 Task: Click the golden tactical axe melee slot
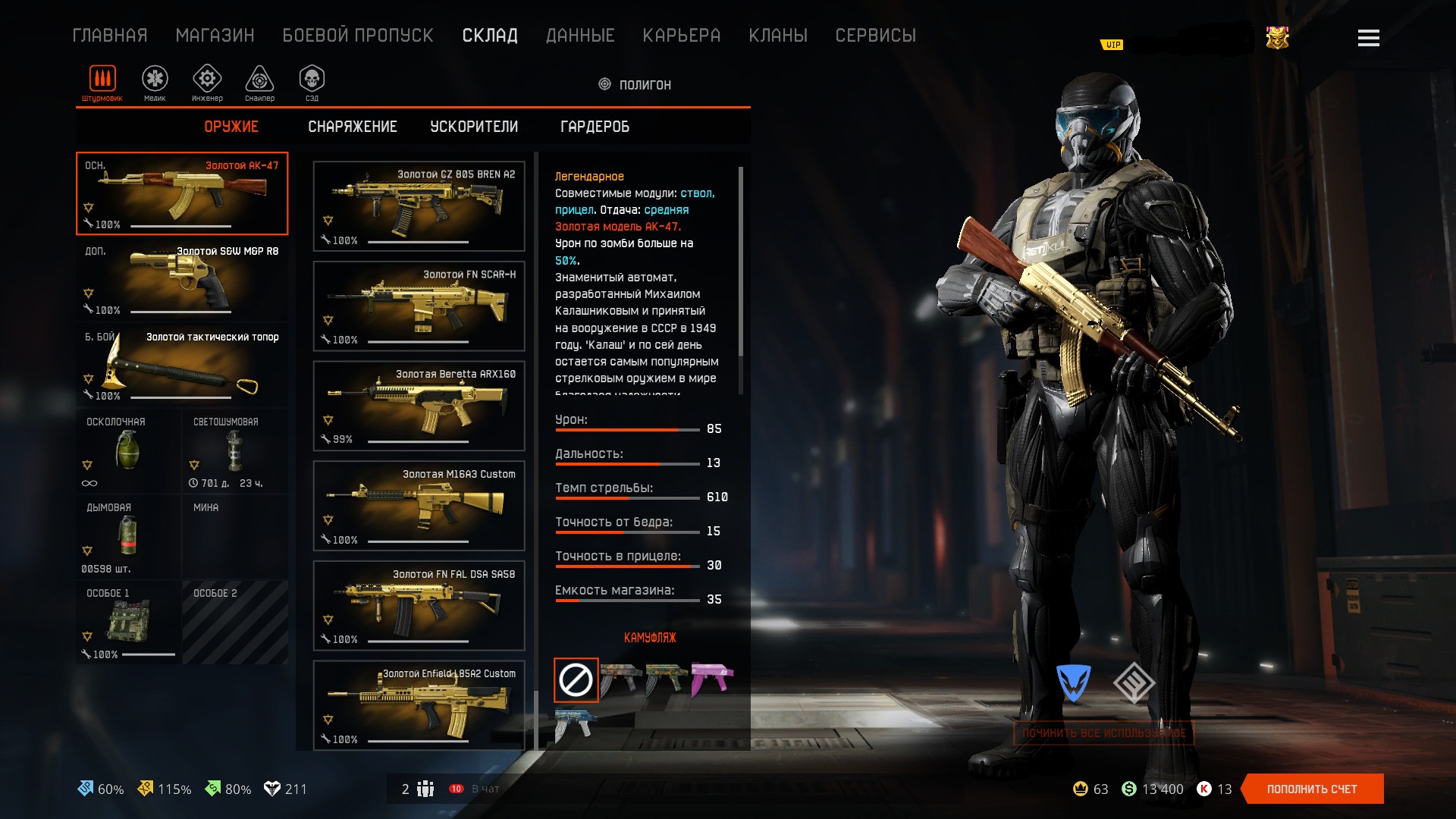[182, 365]
